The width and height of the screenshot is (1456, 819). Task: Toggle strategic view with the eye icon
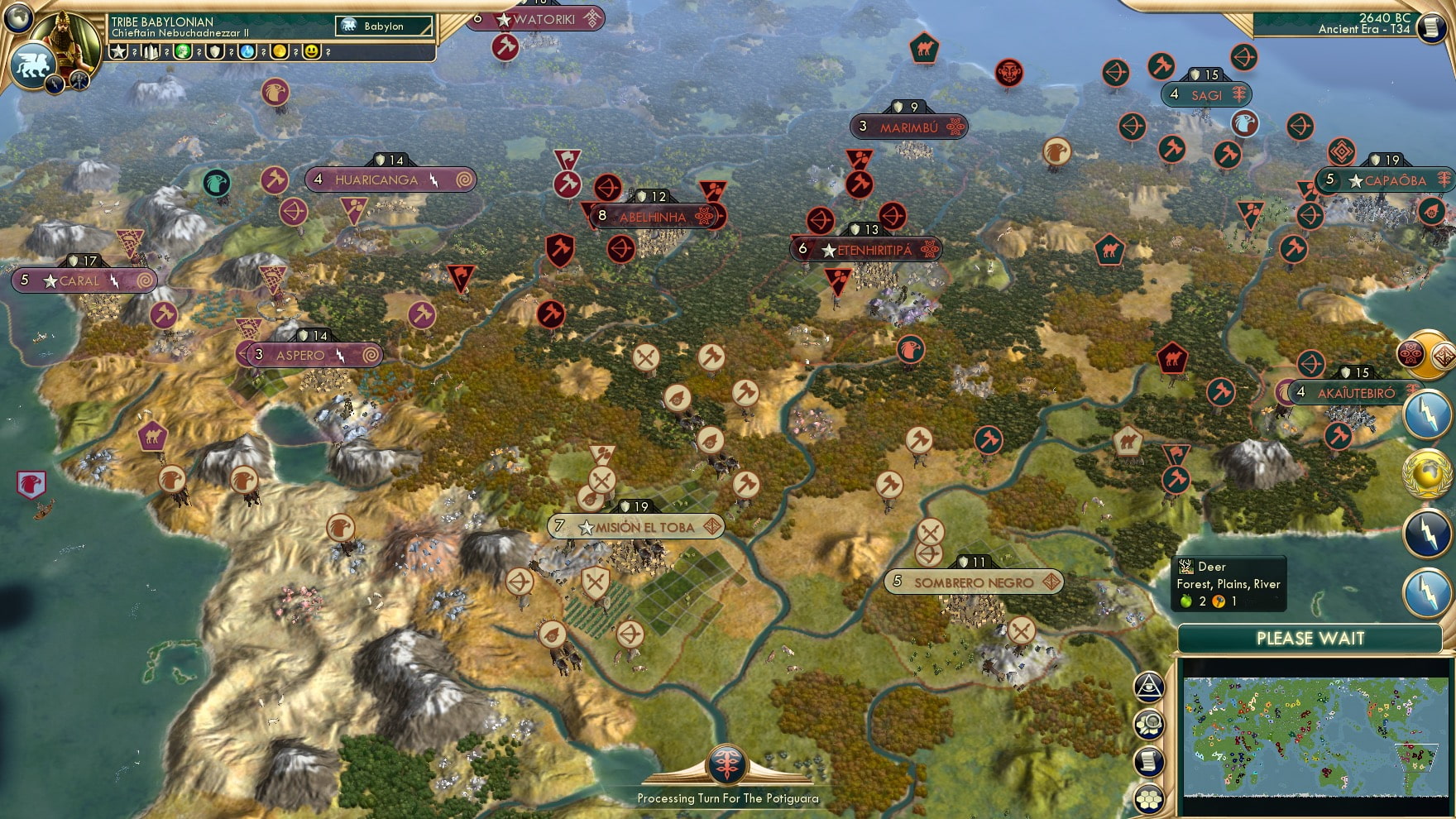click(1148, 687)
